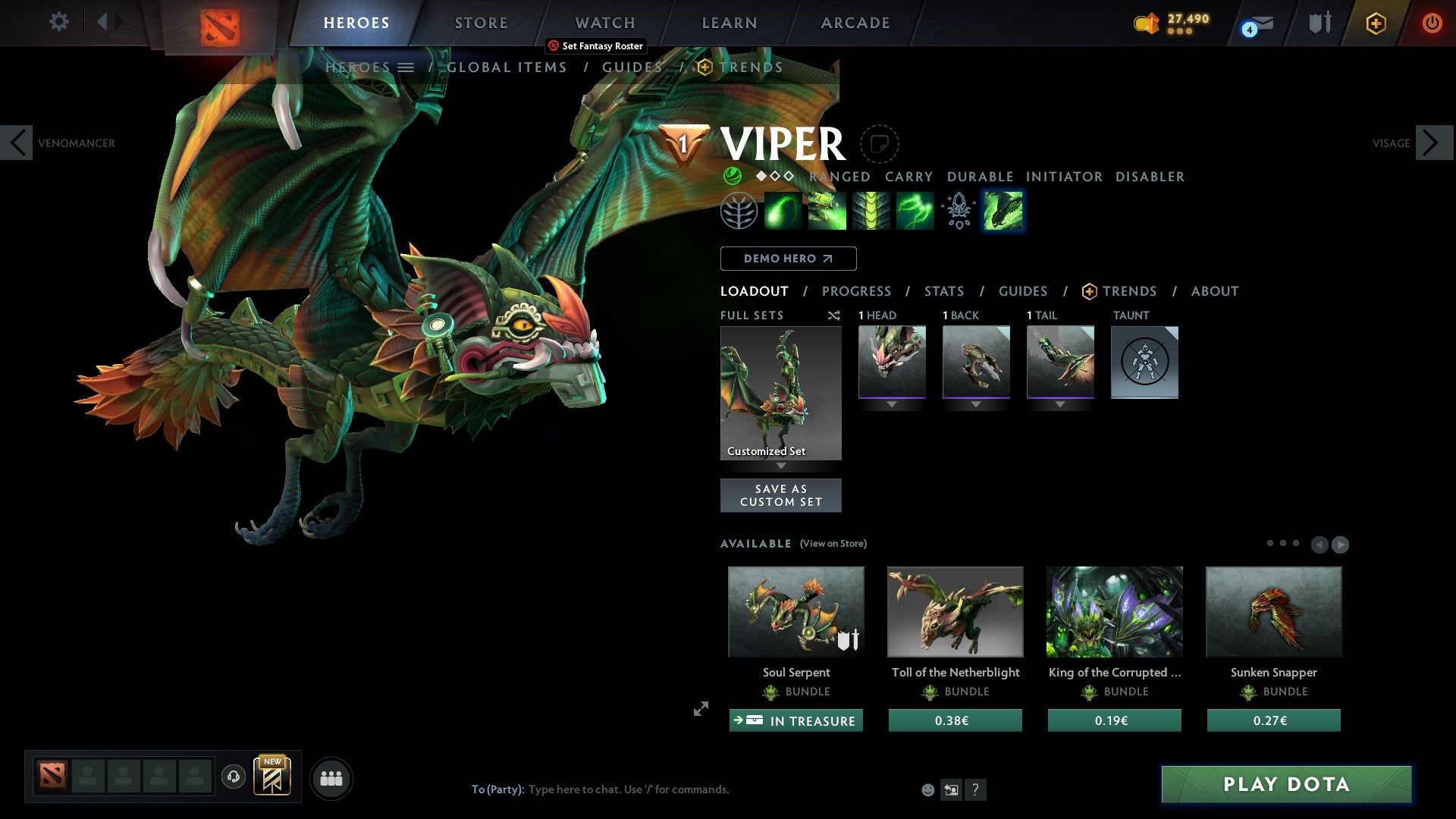The image size is (1456, 819).
Task: Click the Aghanim's Scepter upgrade icon
Action: click(x=957, y=212)
